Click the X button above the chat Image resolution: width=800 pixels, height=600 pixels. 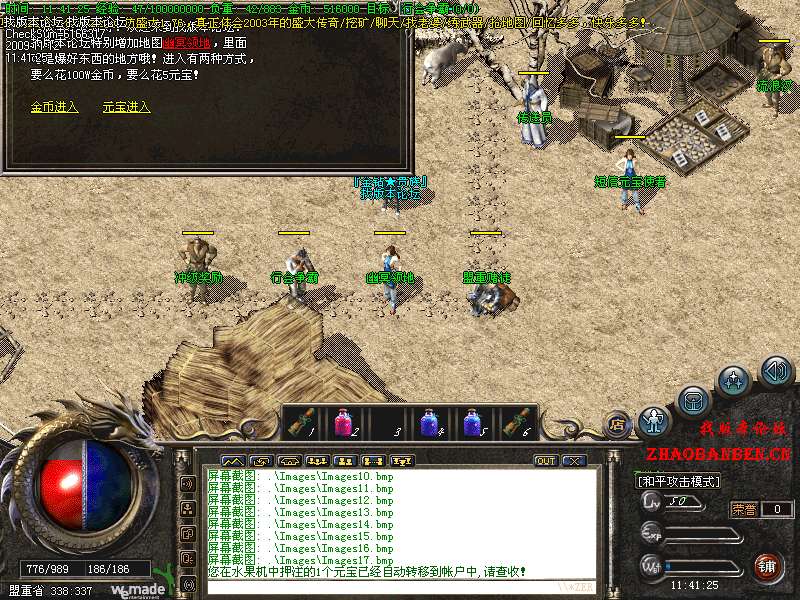(x=573, y=461)
